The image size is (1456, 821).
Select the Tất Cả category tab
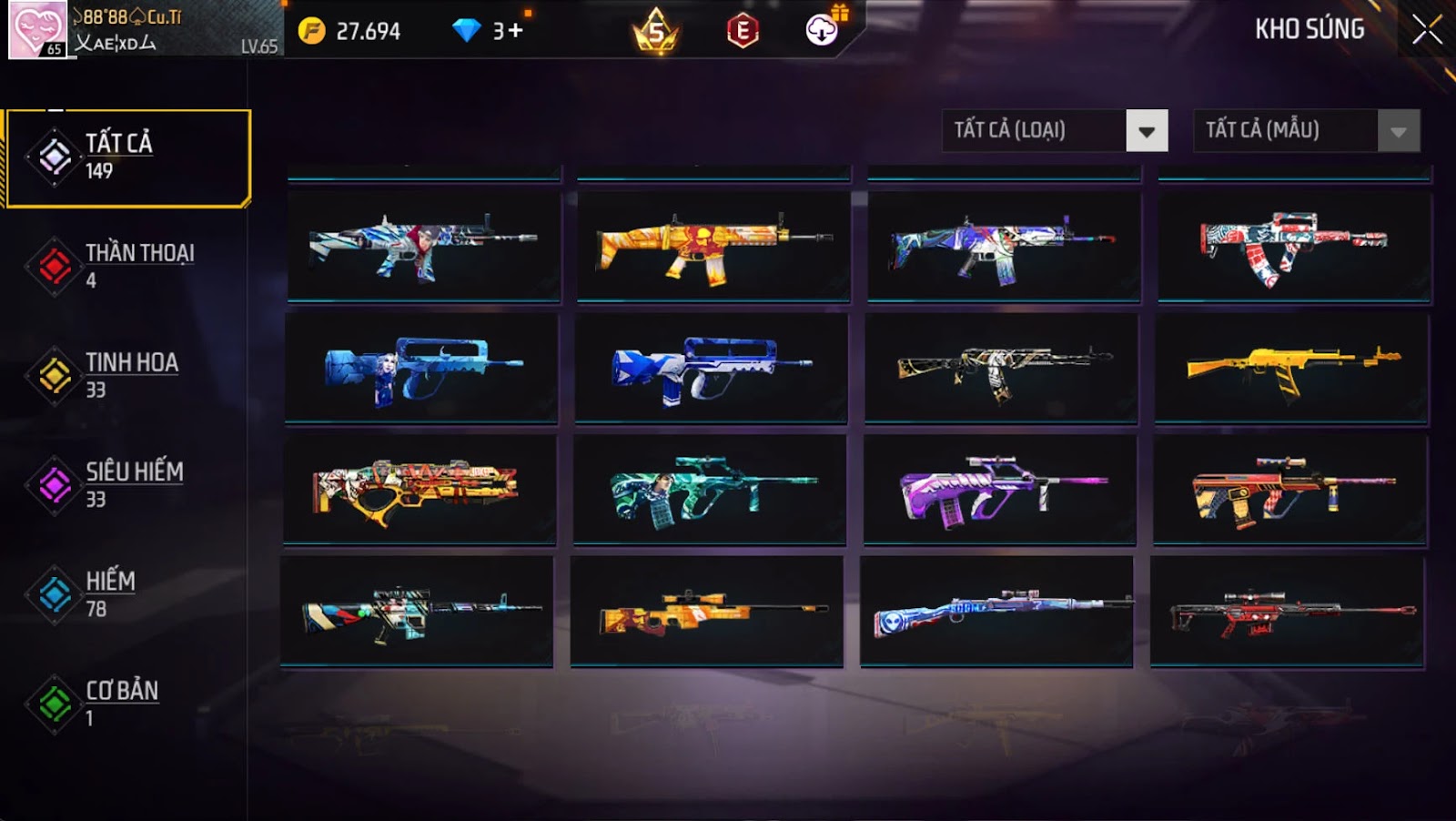pos(127,158)
